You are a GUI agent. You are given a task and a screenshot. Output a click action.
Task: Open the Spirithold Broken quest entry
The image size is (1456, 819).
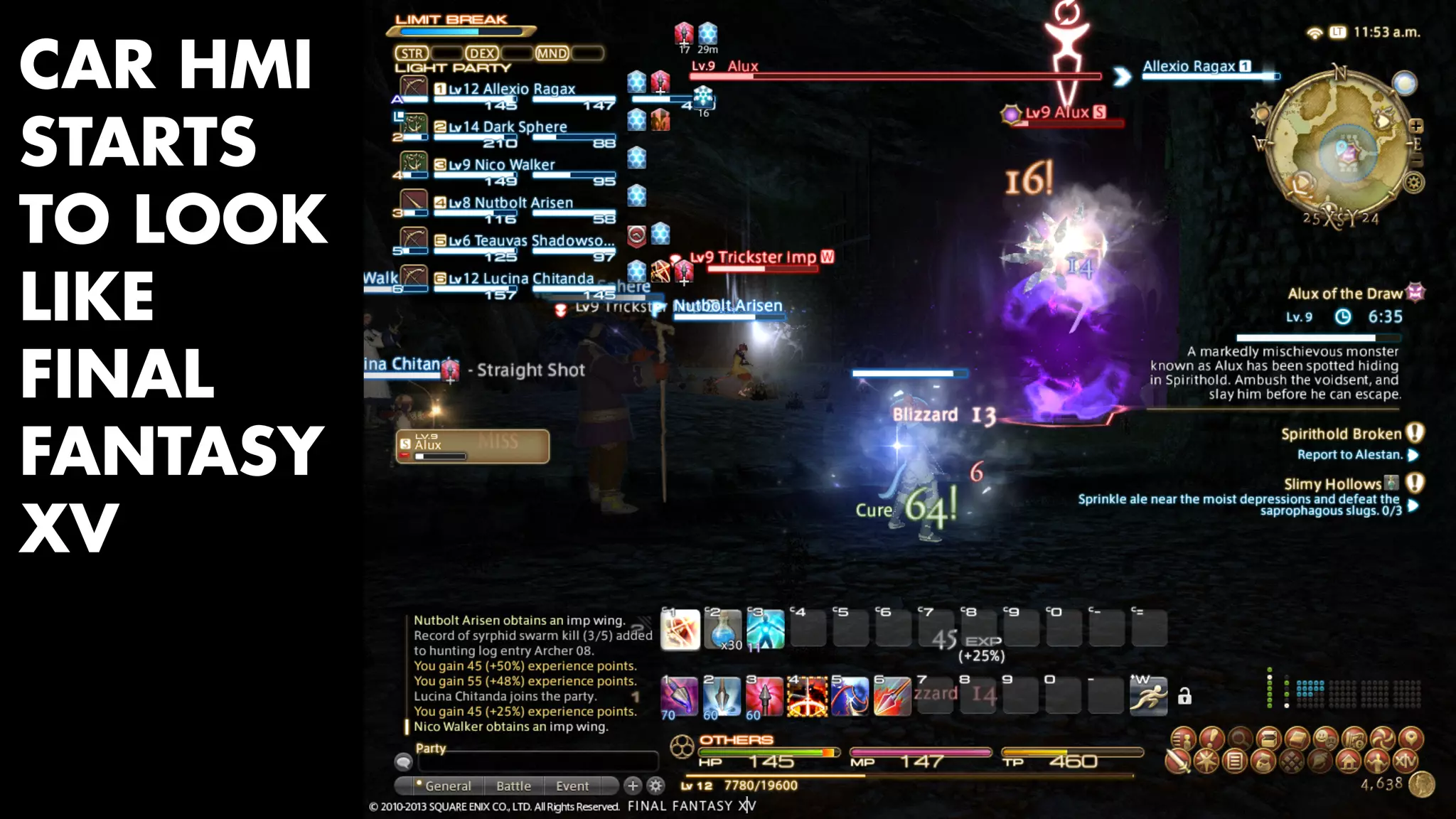click(1341, 434)
